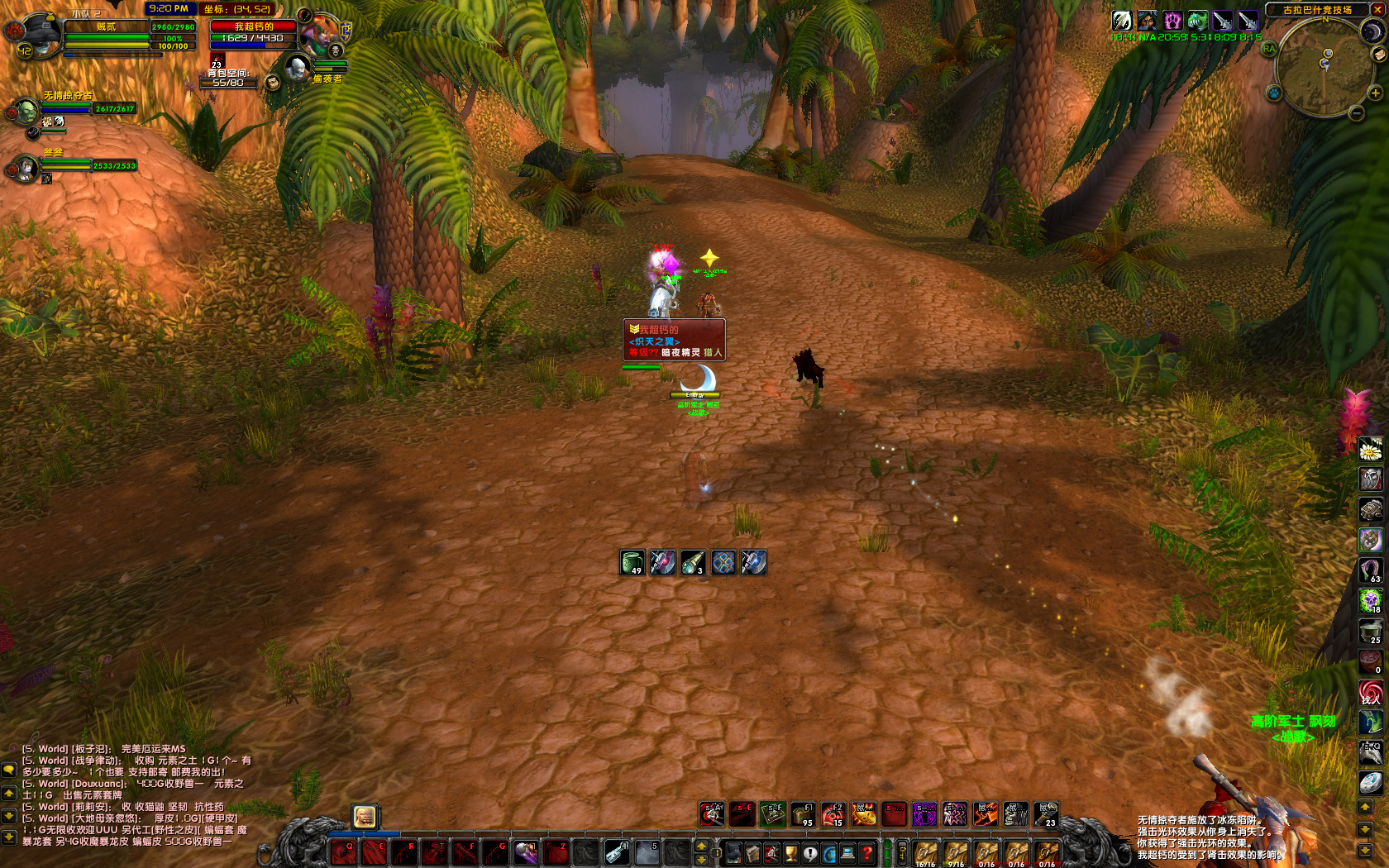Use the item icon with 49 charges
The width and height of the screenshot is (1389, 868).
(x=632, y=563)
